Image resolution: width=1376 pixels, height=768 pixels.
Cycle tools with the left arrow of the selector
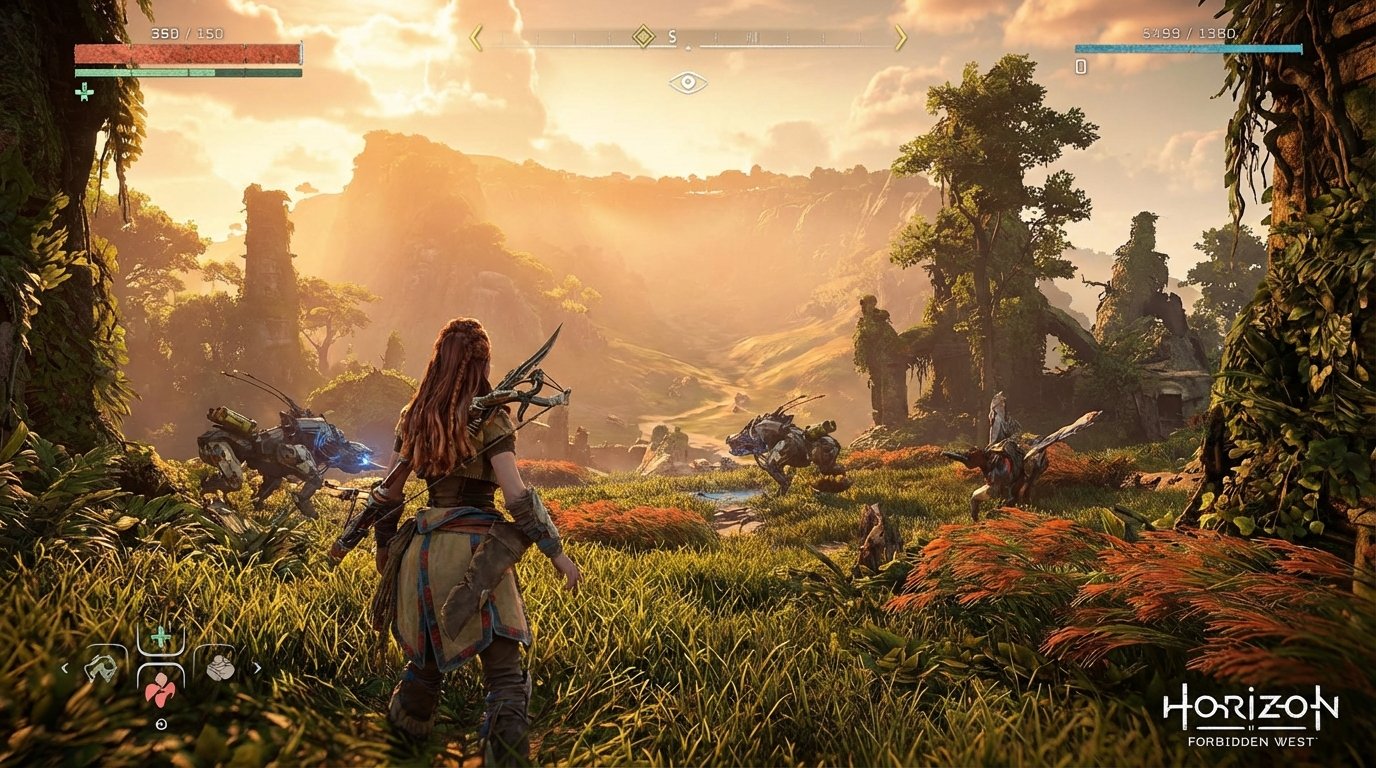pyautogui.click(x=64, y=668)
